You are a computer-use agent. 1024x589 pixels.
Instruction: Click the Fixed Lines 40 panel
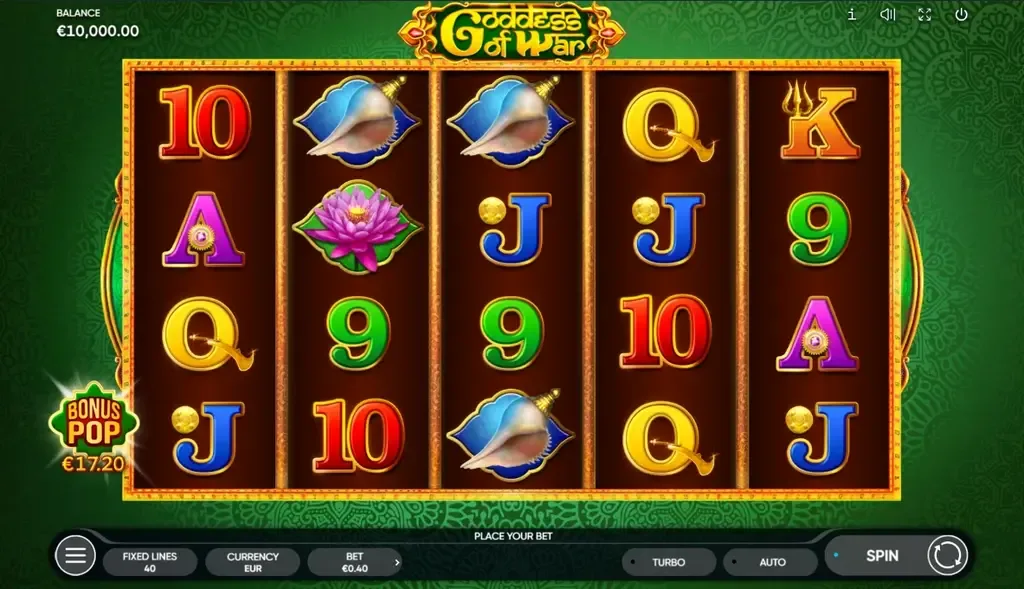tap(150, 562)
